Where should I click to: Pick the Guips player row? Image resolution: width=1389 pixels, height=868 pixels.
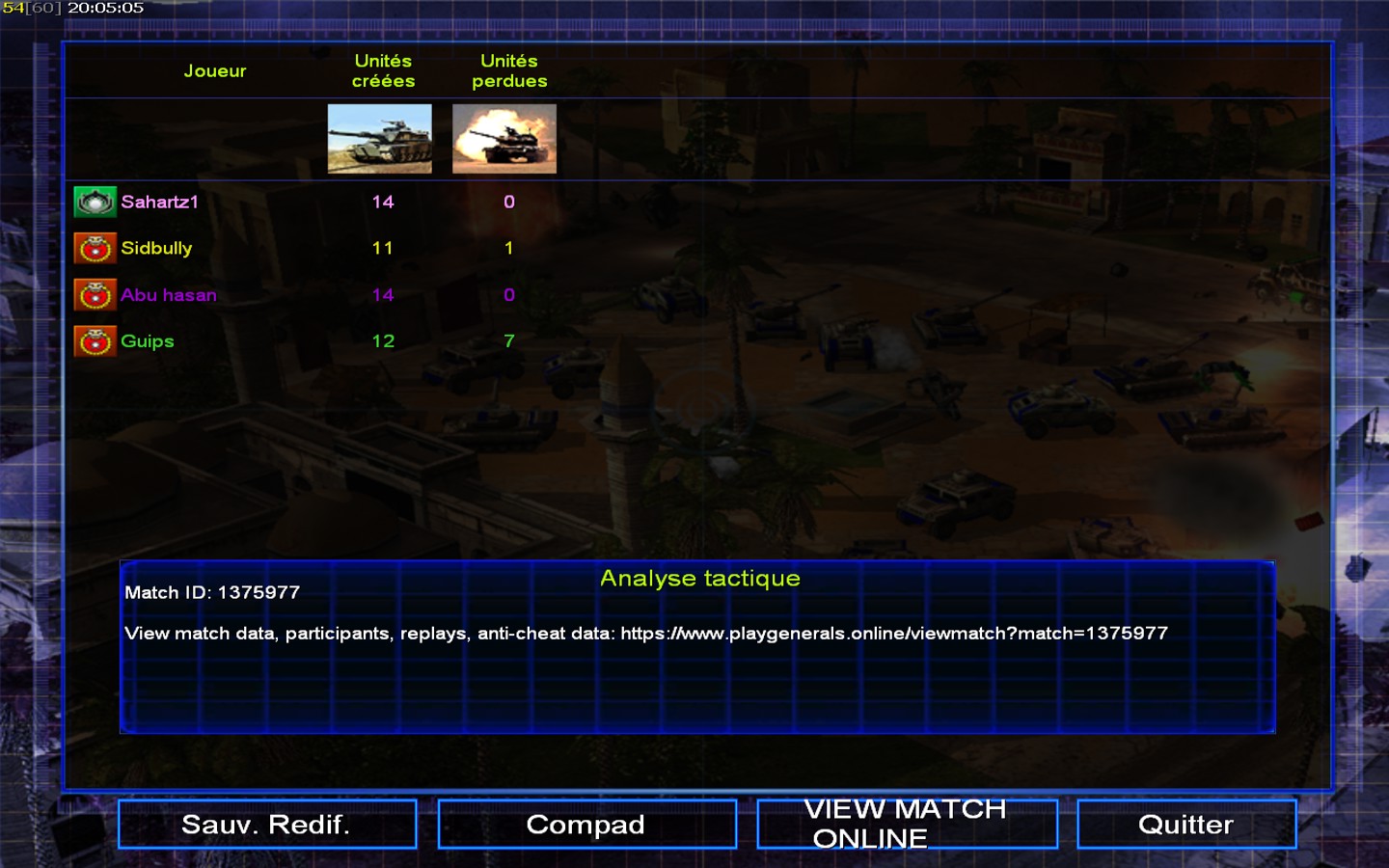147,341
